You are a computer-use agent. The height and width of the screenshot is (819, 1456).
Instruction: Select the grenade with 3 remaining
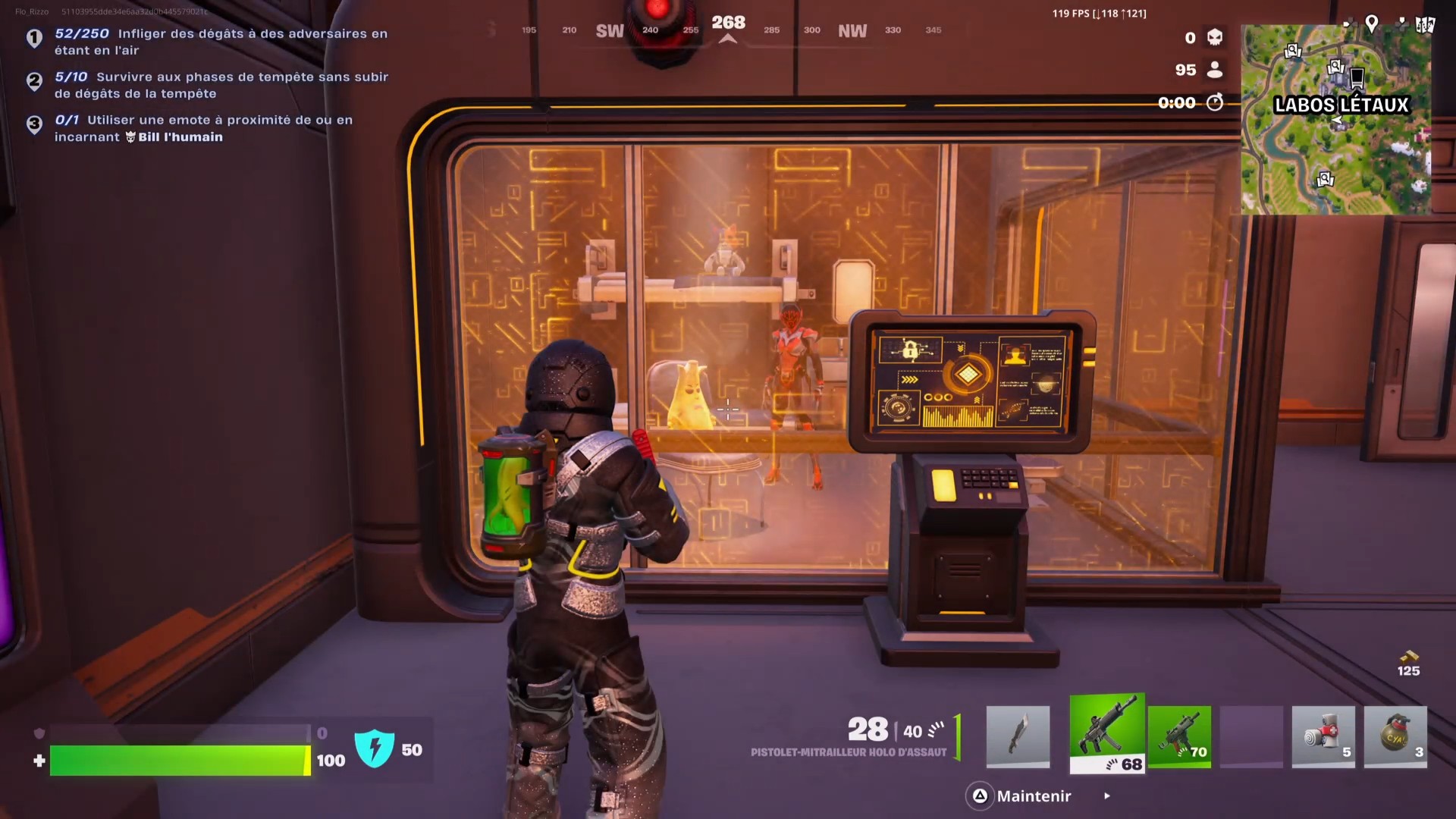pyautogui.click(x=1395, y=736)
